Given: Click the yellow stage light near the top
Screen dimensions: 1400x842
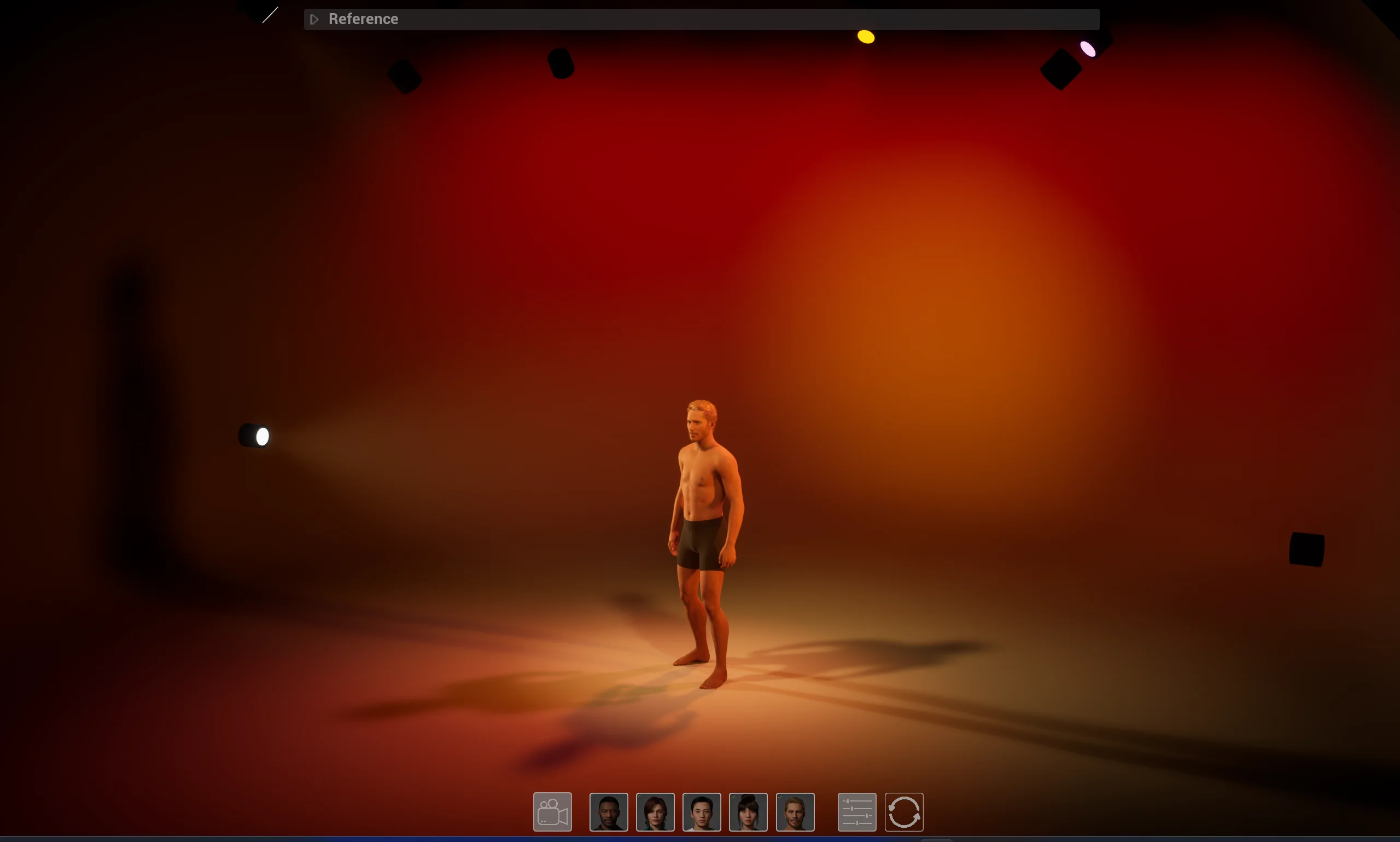Looking at the screenshot, I should (x=865, y=36).
